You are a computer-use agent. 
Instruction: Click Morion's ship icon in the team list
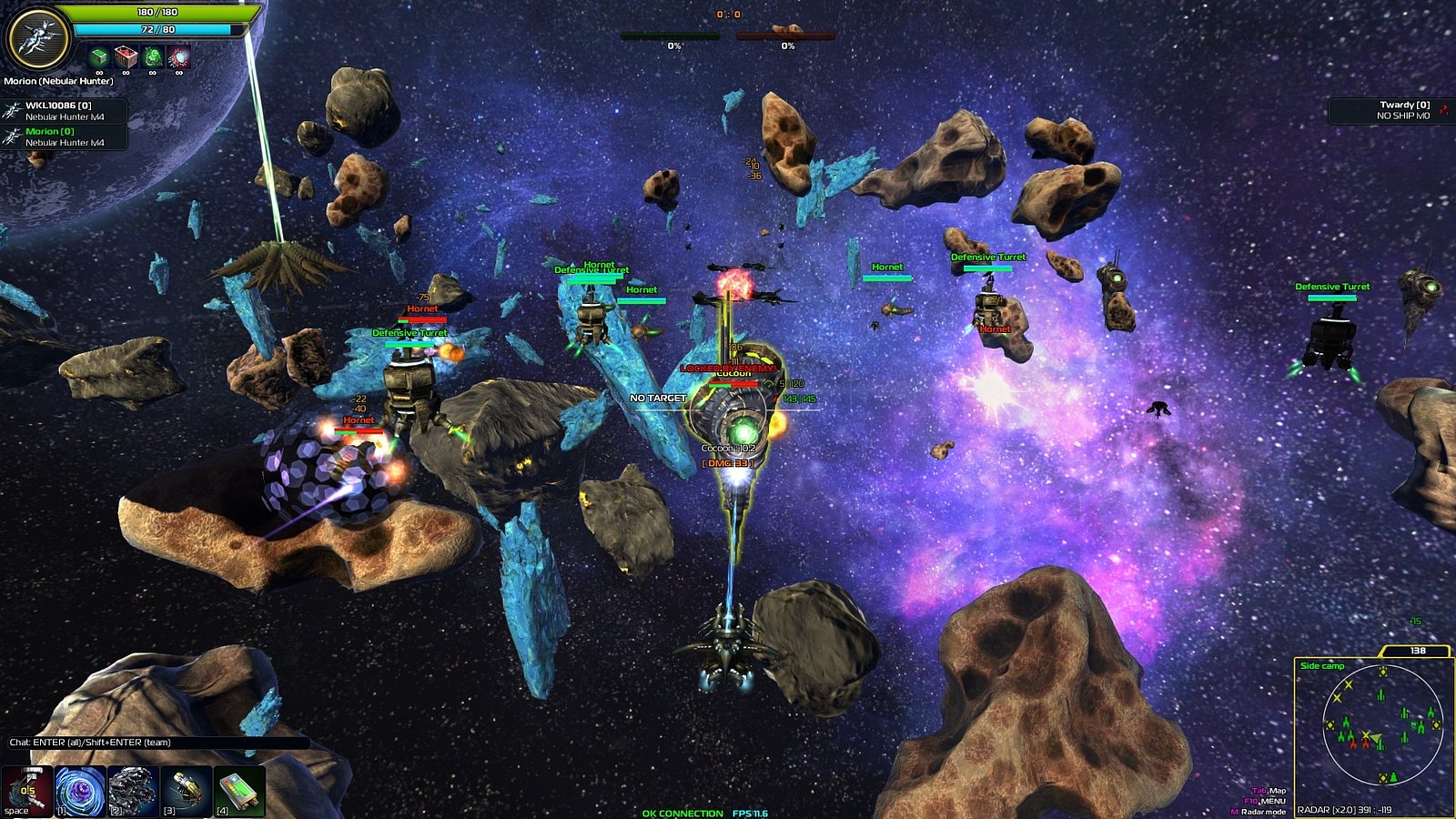point(13,136)
